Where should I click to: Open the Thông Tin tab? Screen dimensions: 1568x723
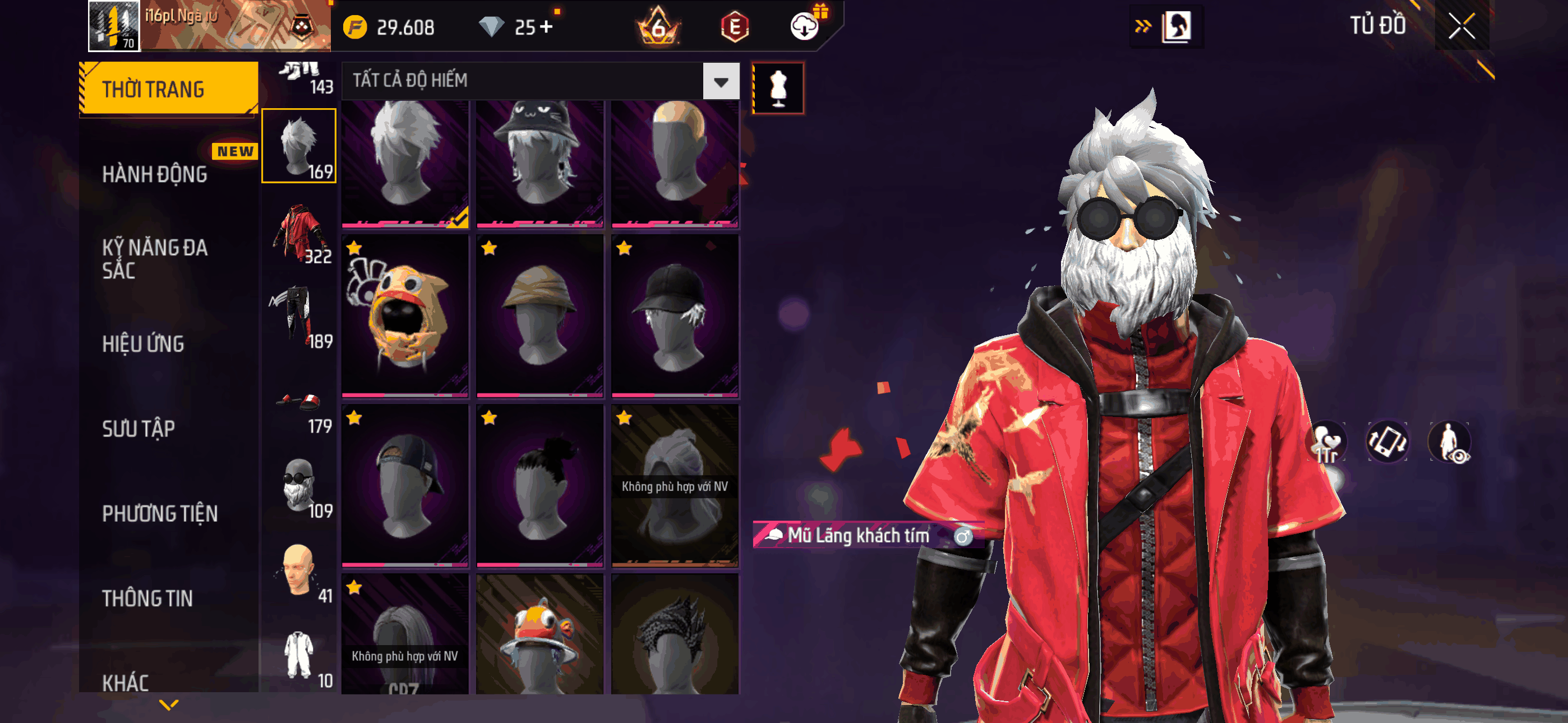147,598
